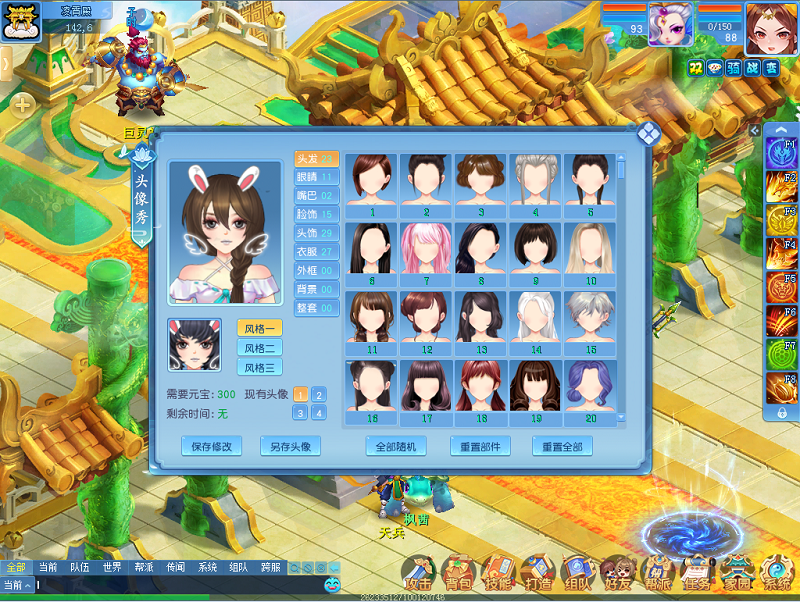Switch to the 眼睛 eyes category
800x602 pixels.
point(316,177)
